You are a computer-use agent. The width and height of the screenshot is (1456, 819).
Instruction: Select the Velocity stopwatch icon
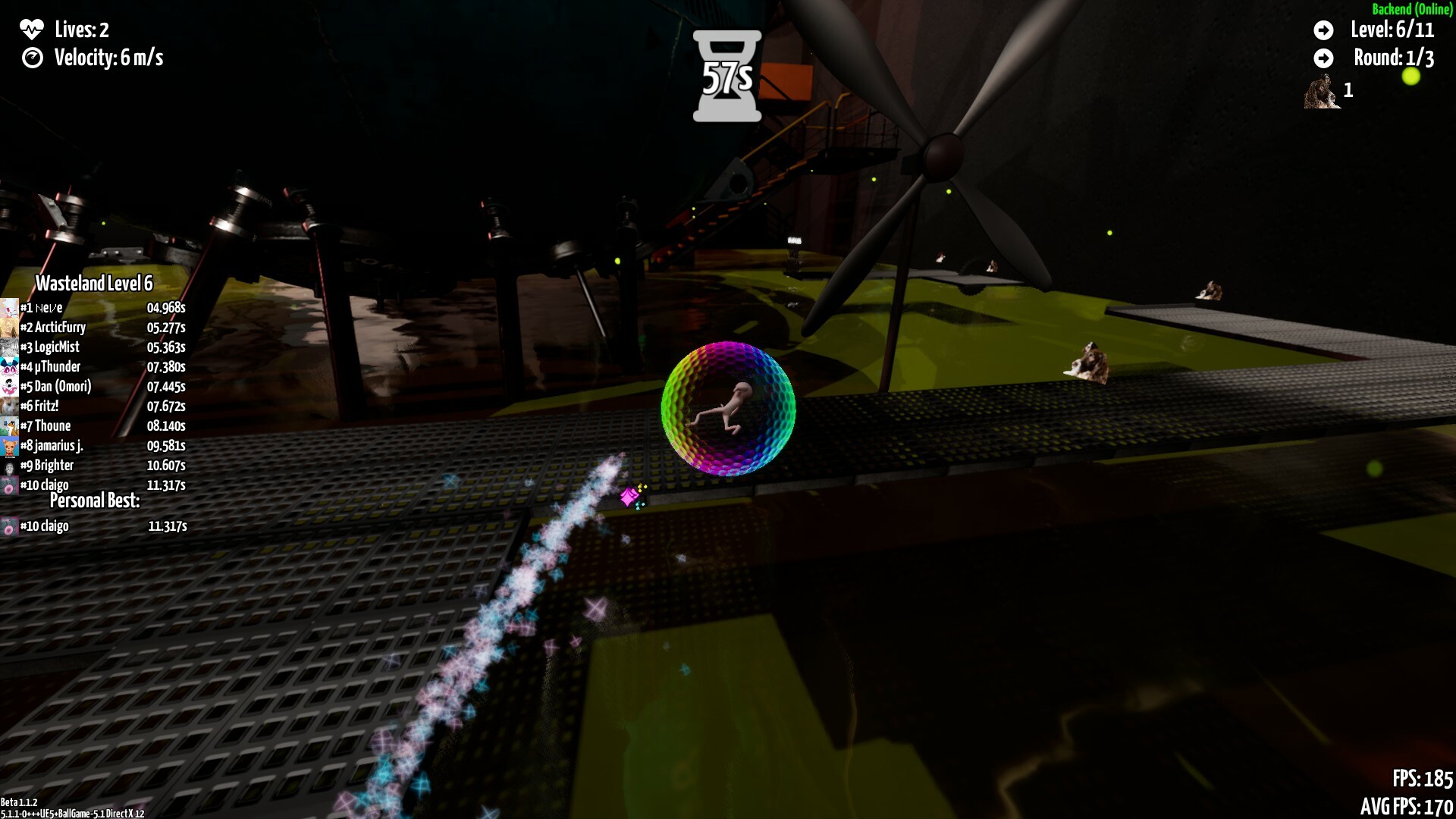pos(32,58)
